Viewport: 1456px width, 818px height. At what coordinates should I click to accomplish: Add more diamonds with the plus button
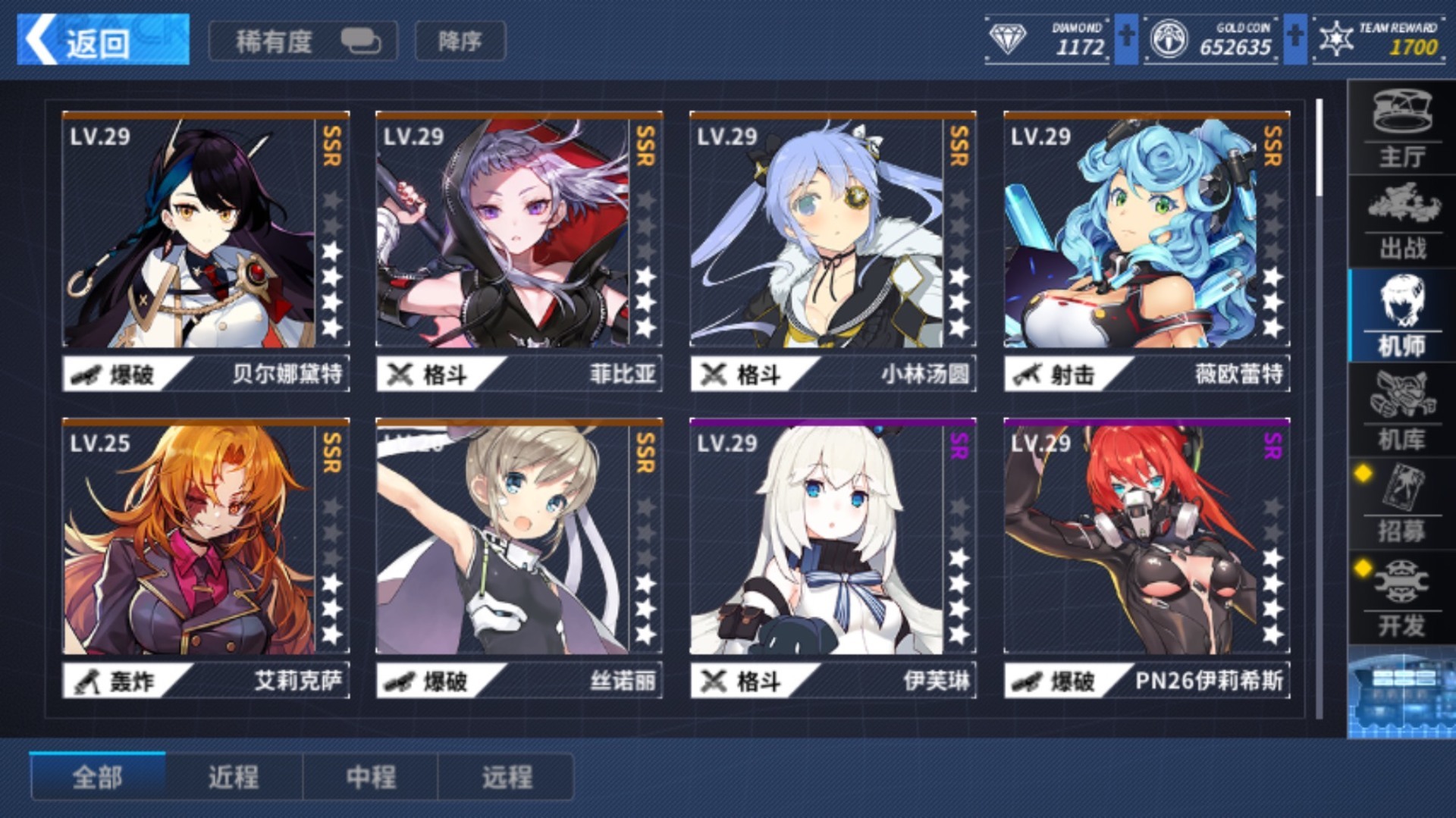[1126, 38]
